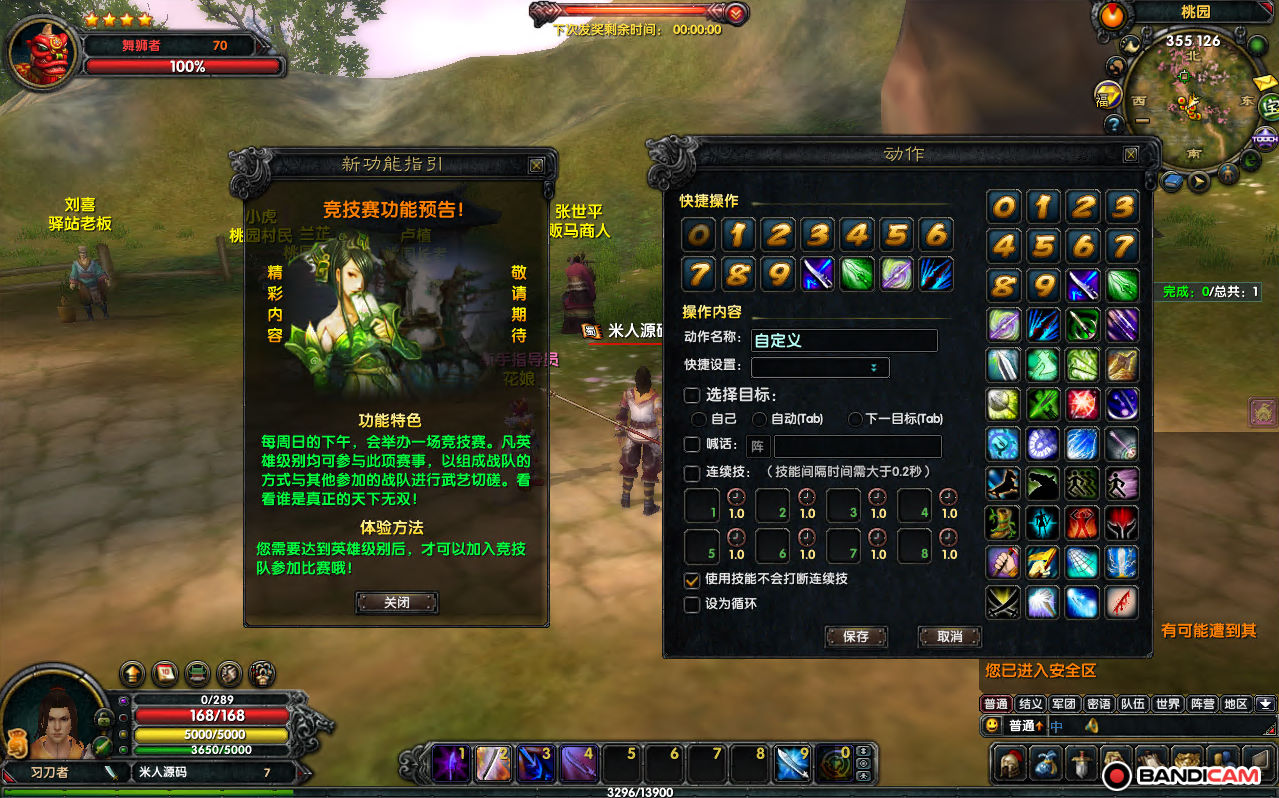The width and height of the screenshot is (1279, 798).
Task: Enable the 设为循环 loop checkbox
Action: [692, 604]
